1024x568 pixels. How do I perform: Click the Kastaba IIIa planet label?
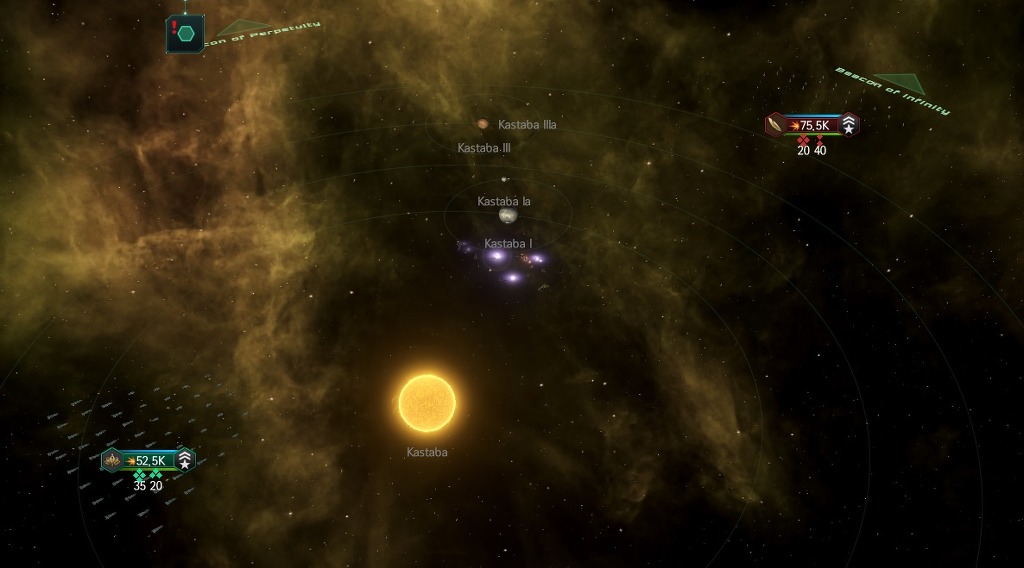[x=527, y=125]
